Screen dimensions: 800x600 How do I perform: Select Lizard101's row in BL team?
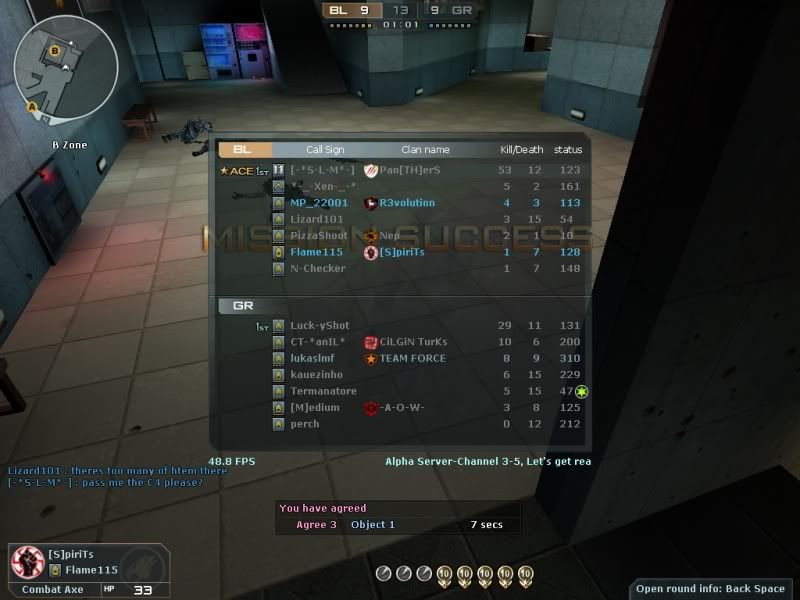[400, 219]
